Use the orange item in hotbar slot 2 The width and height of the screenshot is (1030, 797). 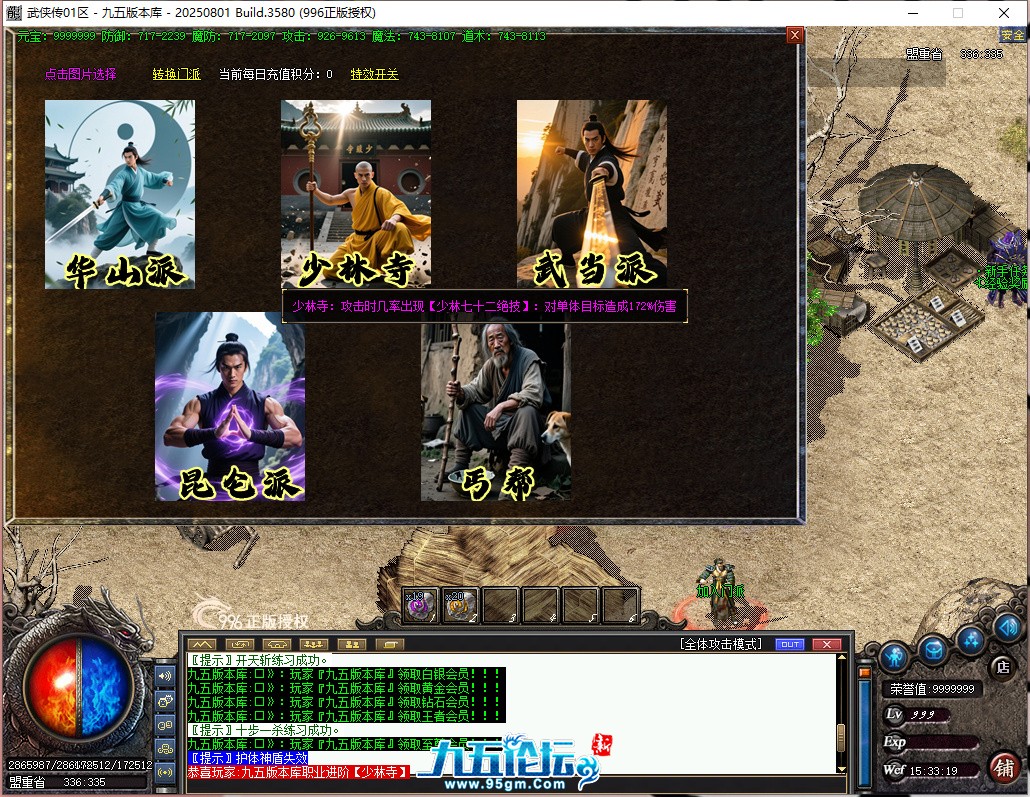[x=461, y=605]
